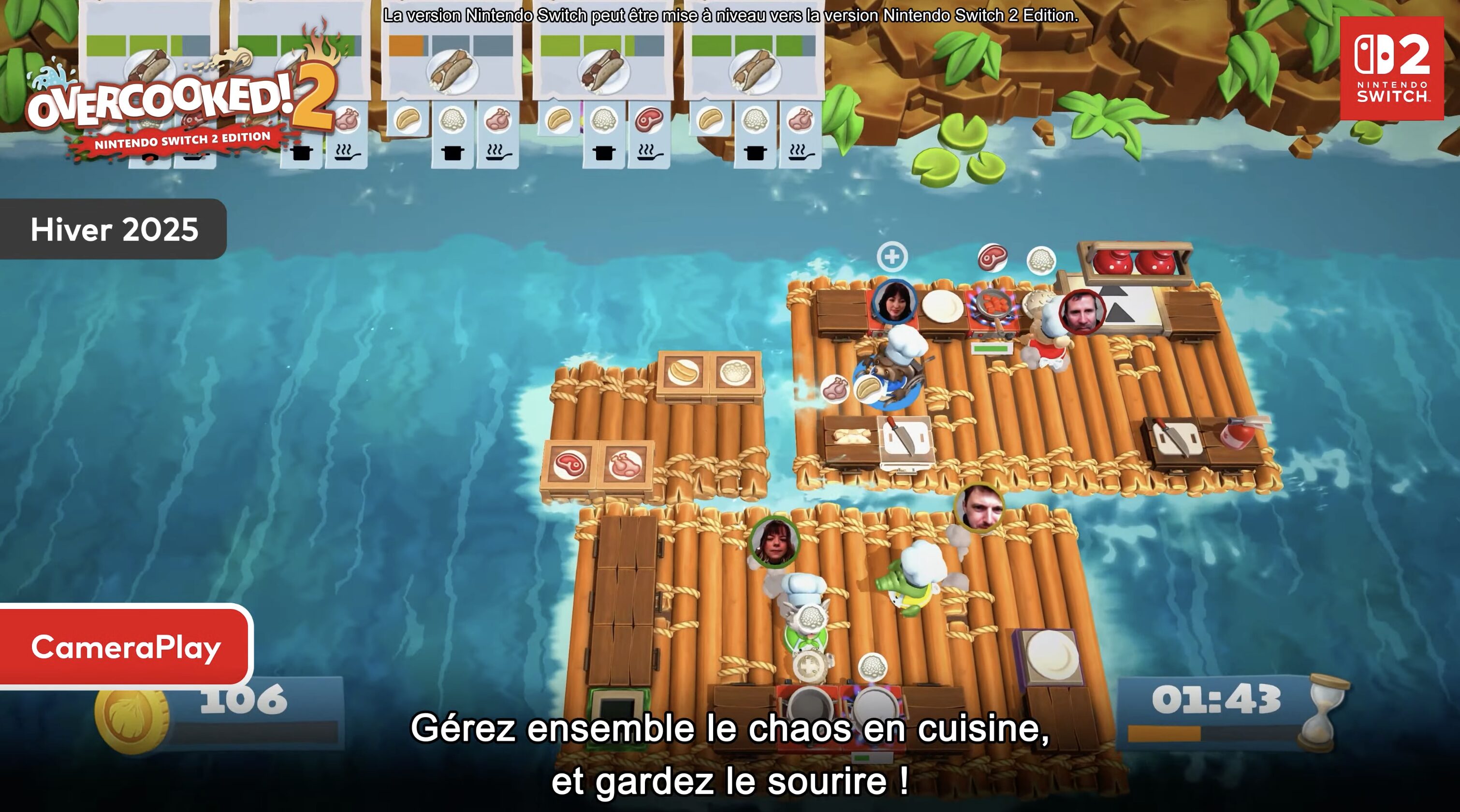Select the red-ringed player camera portrait

[x=1082, y=312]
